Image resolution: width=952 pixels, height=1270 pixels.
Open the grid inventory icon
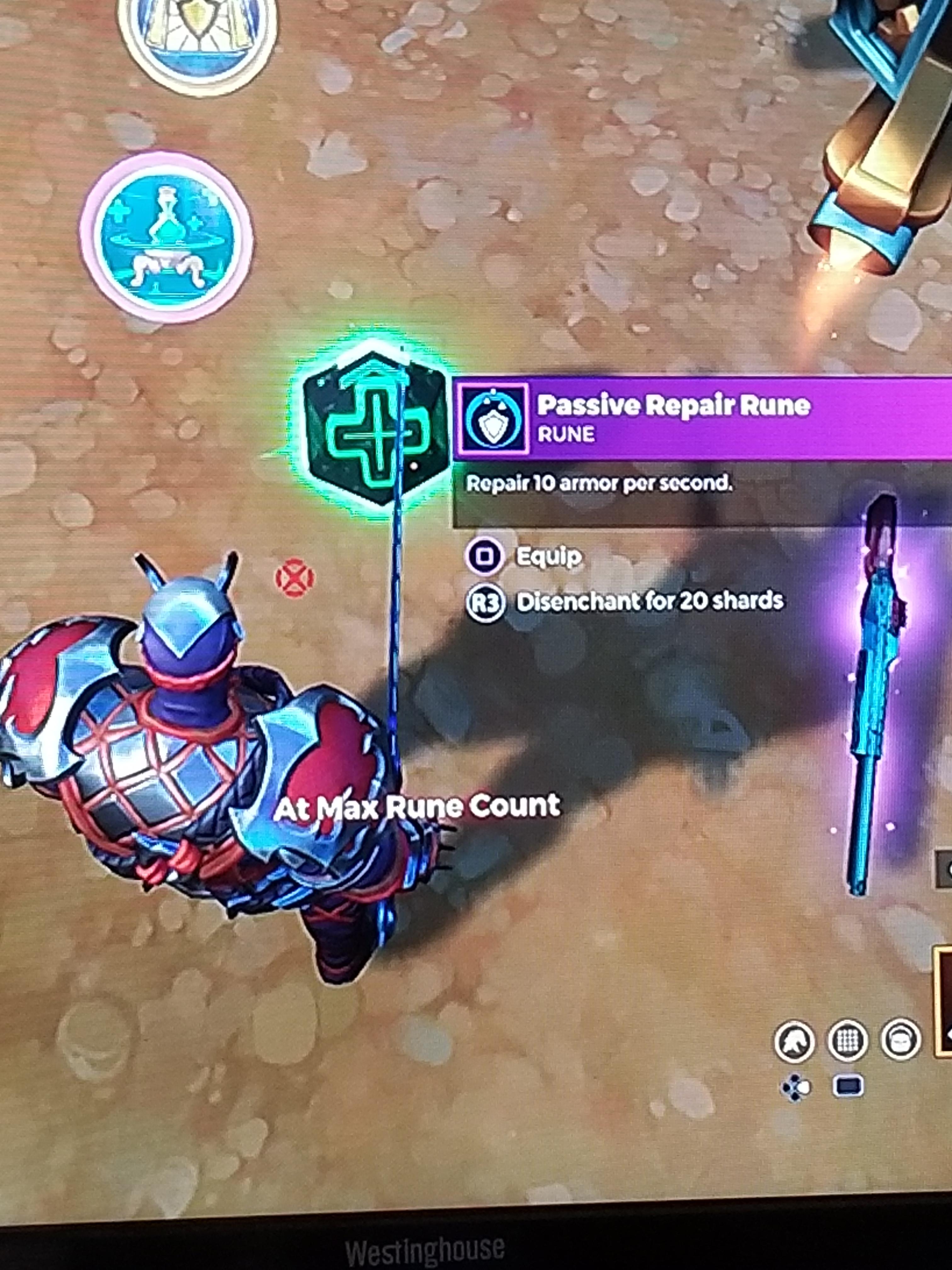click(x=847, y=1040)
